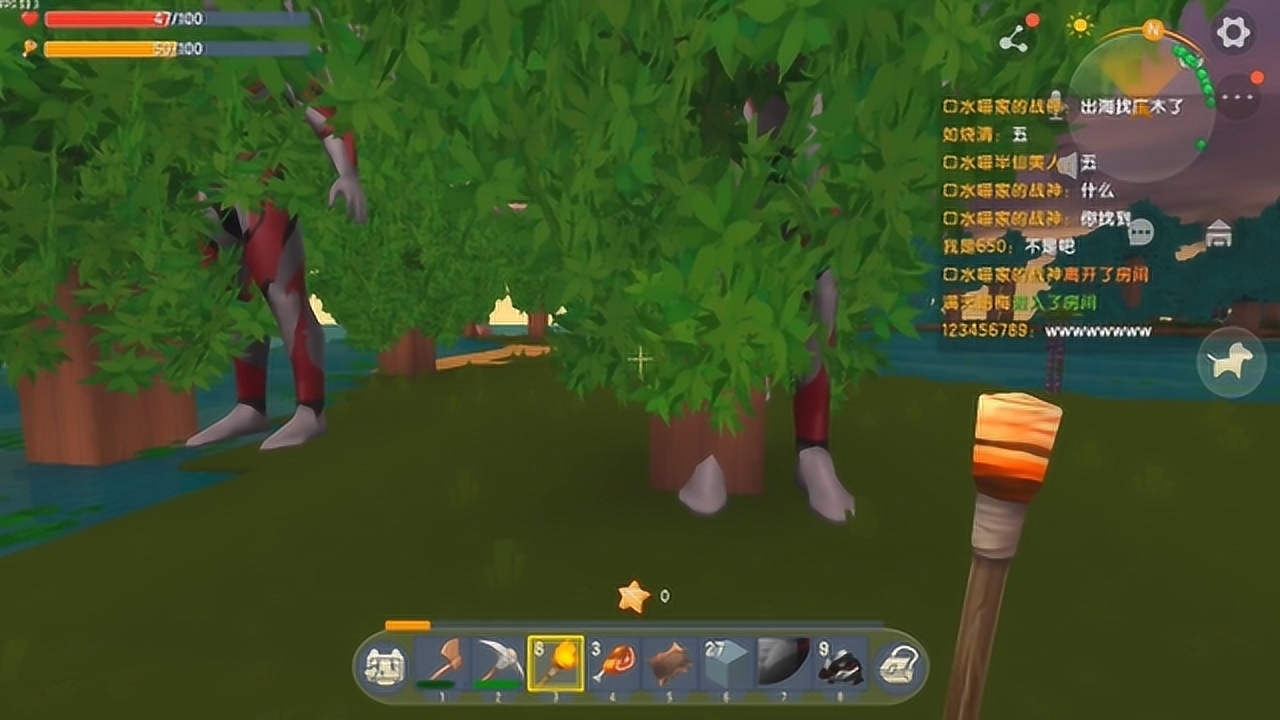Tap the share icon
Viewport: 1280px width, 720px height.
pos(1013,39)
